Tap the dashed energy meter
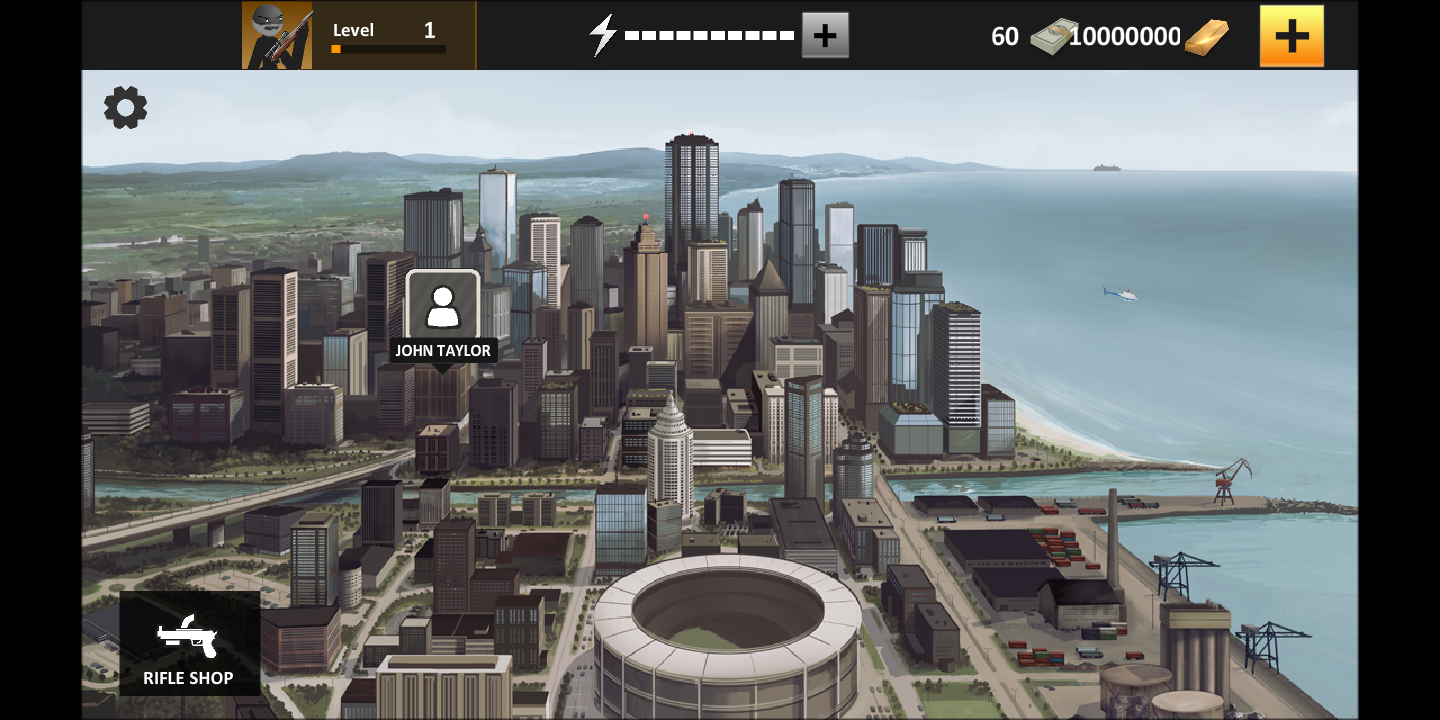 click(x=708, y=34)
